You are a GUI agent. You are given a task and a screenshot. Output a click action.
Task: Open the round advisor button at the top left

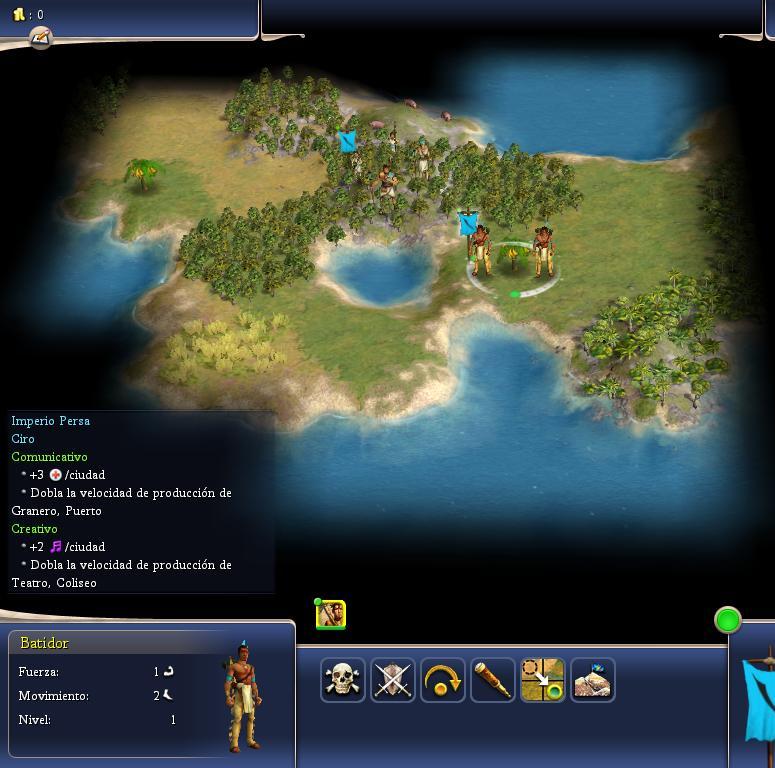(40, 38)
